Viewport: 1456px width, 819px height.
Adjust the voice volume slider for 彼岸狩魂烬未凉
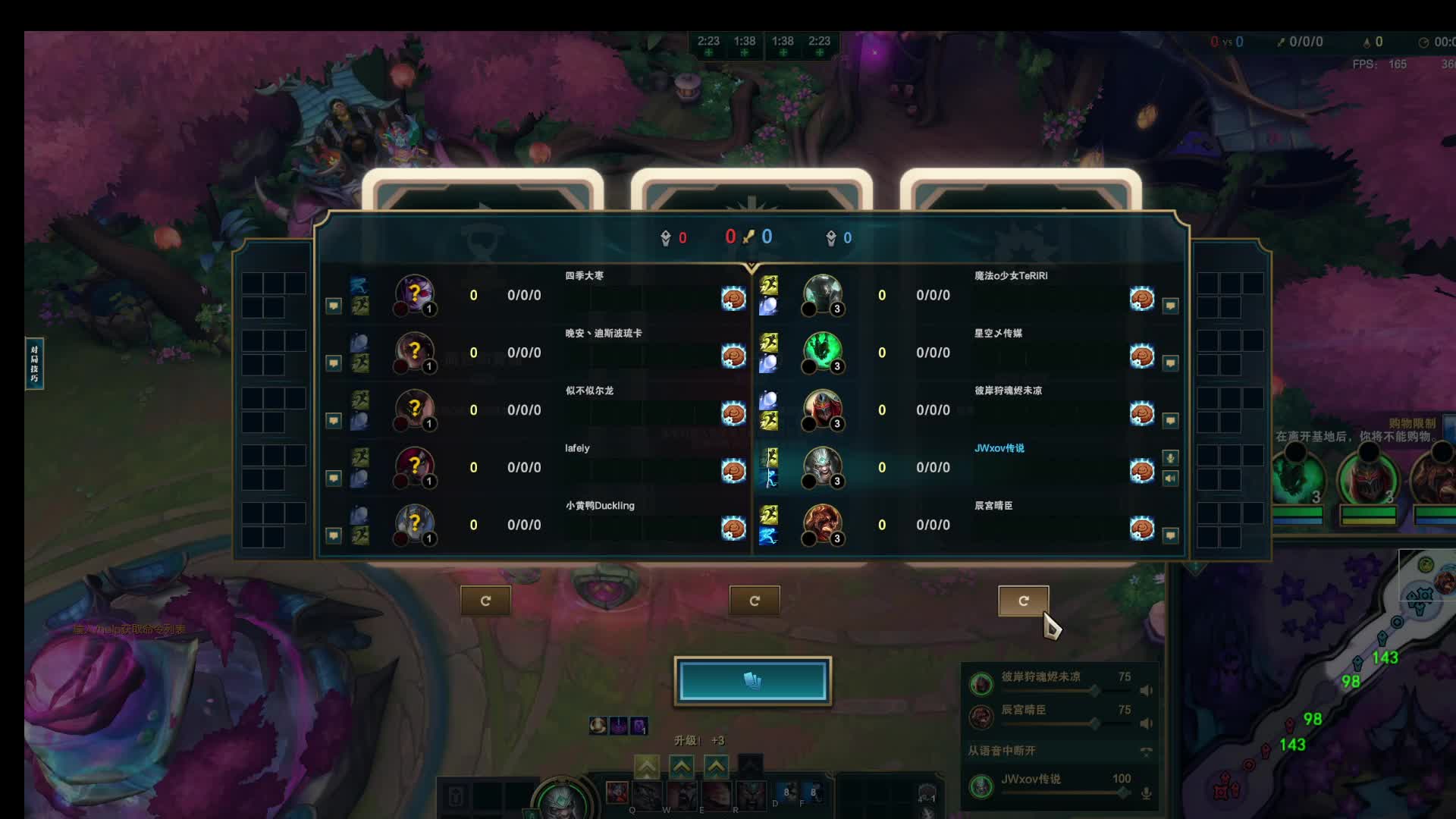point(1094,691)
